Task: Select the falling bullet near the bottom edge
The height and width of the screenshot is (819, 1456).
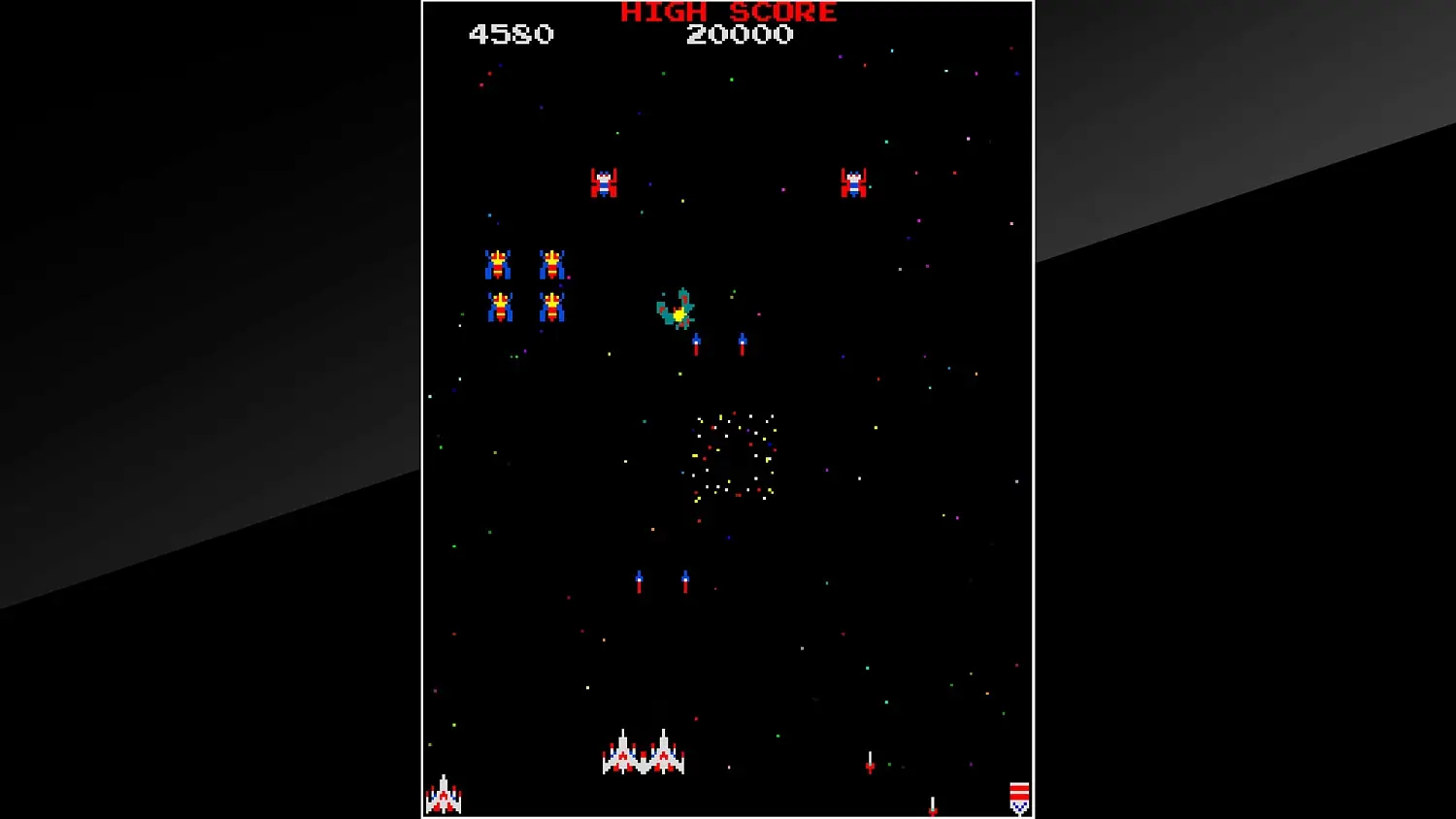Action: pos(932,803)
